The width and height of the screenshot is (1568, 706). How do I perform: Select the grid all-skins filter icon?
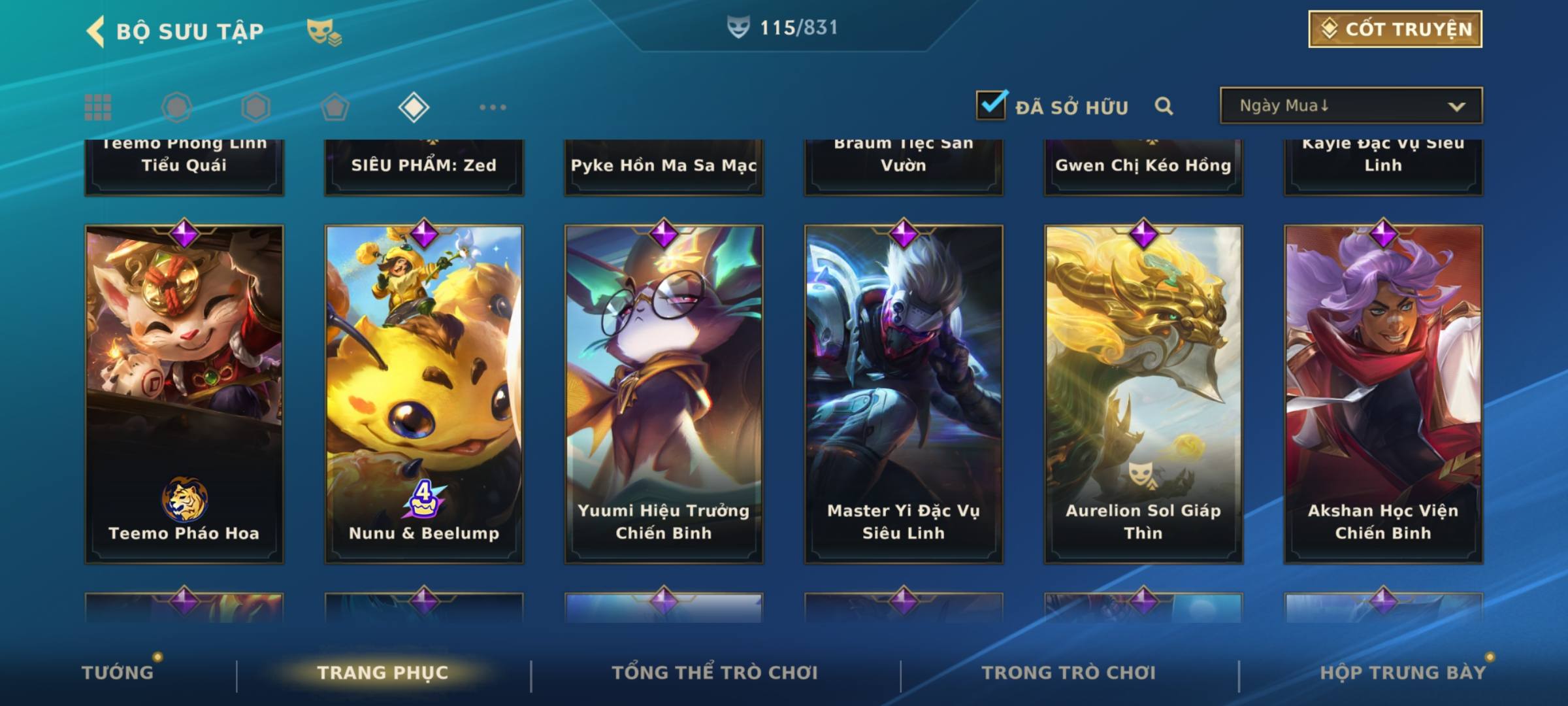[x=98, y=107]
